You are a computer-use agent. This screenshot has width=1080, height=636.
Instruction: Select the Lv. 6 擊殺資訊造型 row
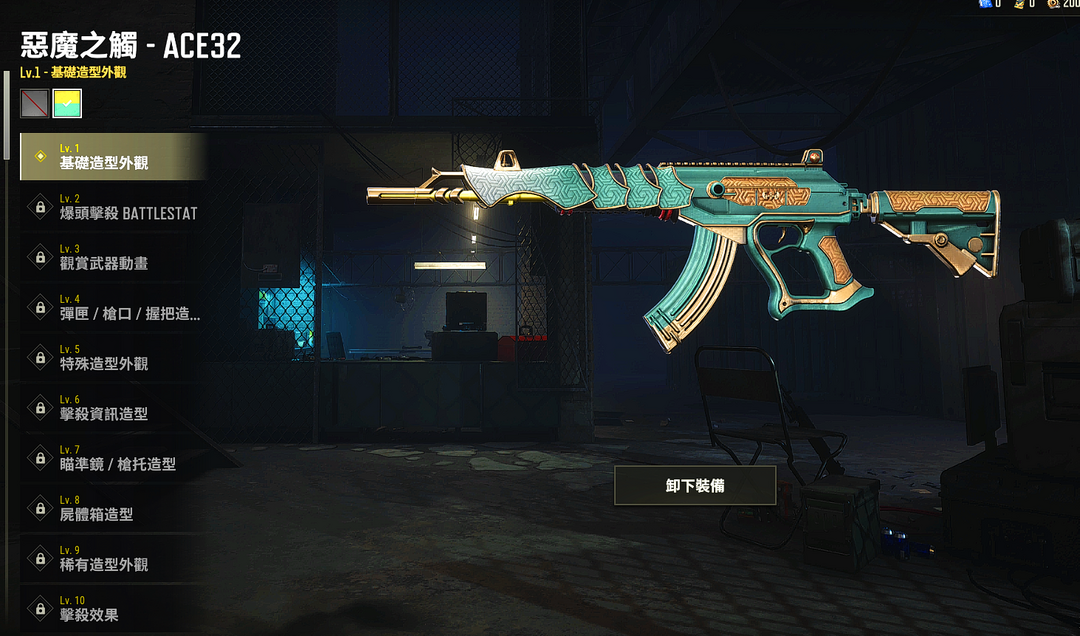pyautogui.click(x=112, y=407)
